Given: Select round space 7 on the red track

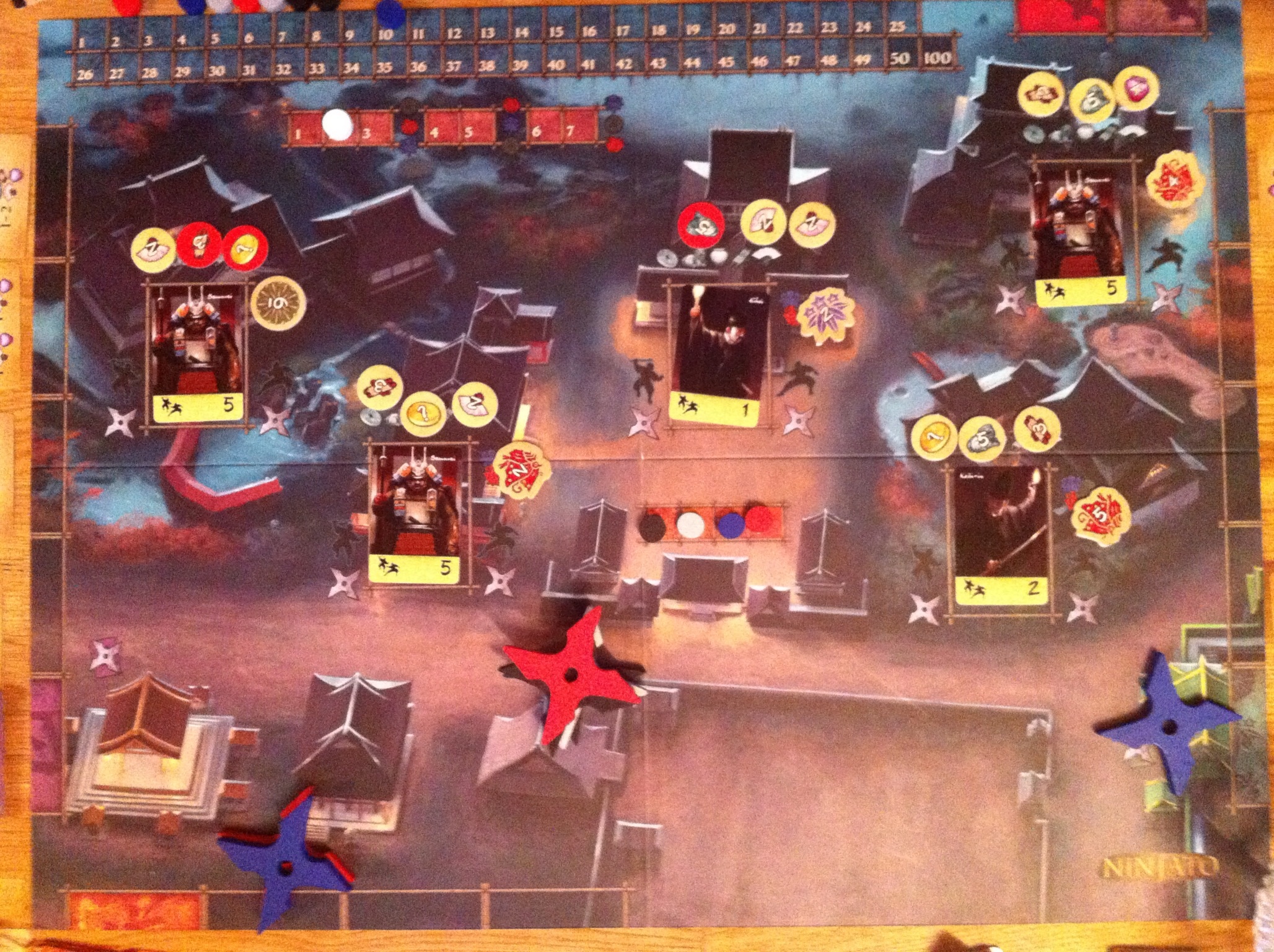Looking at the screenshot, I should 570,131.
